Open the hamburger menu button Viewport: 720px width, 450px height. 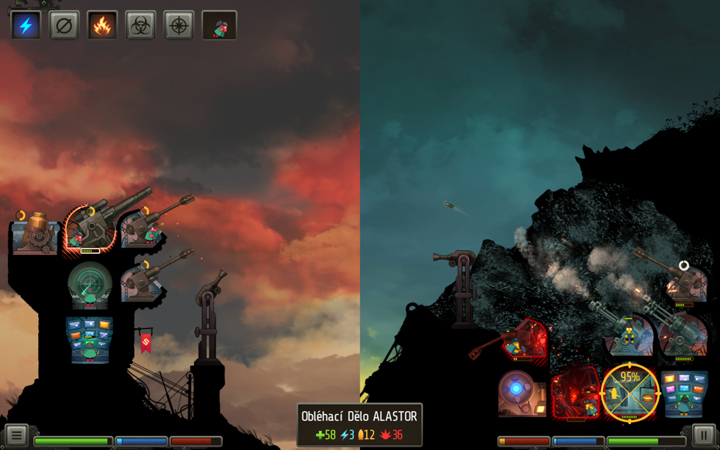[16, 435]
